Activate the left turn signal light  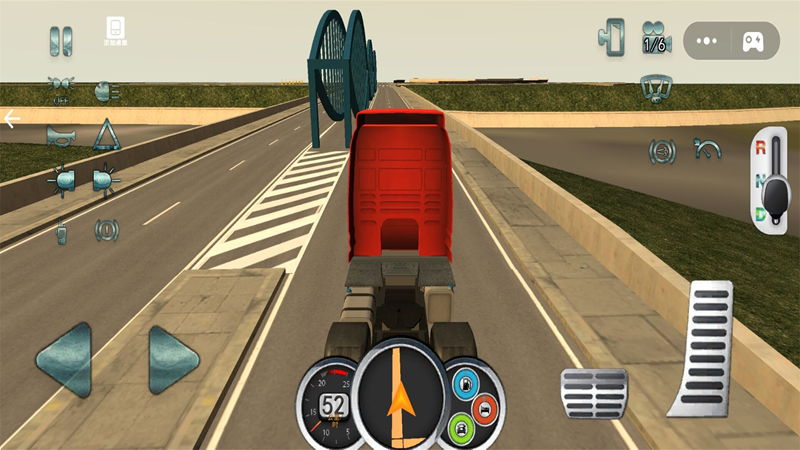pos(61,181)
